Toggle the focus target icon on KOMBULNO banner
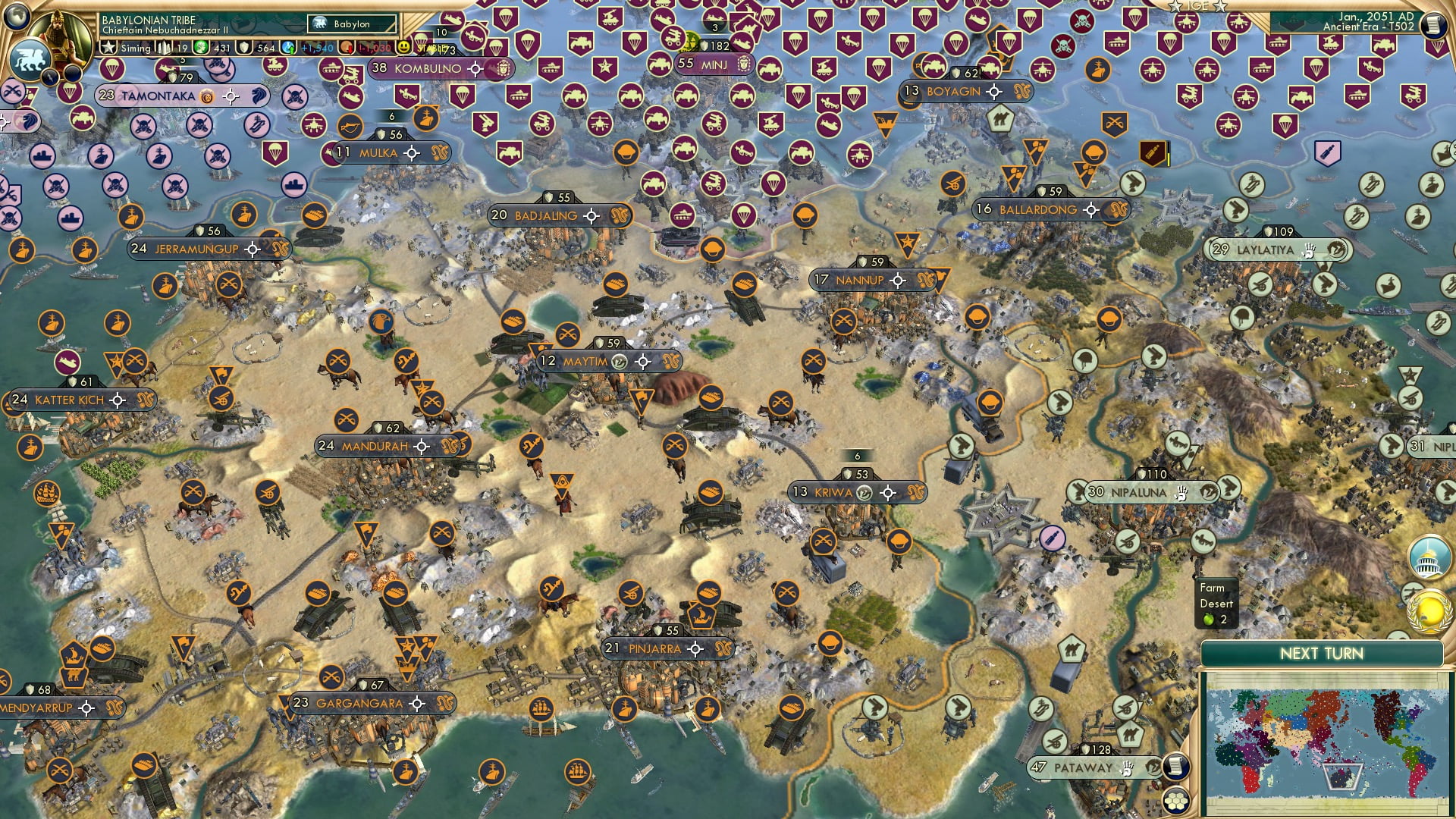This screenshot has height=819, width=1456. click(x=476, y=68)
